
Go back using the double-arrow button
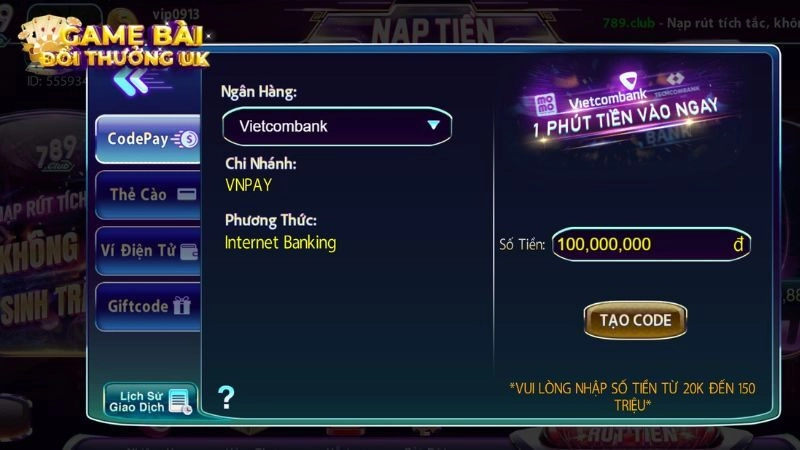(131, 83)
